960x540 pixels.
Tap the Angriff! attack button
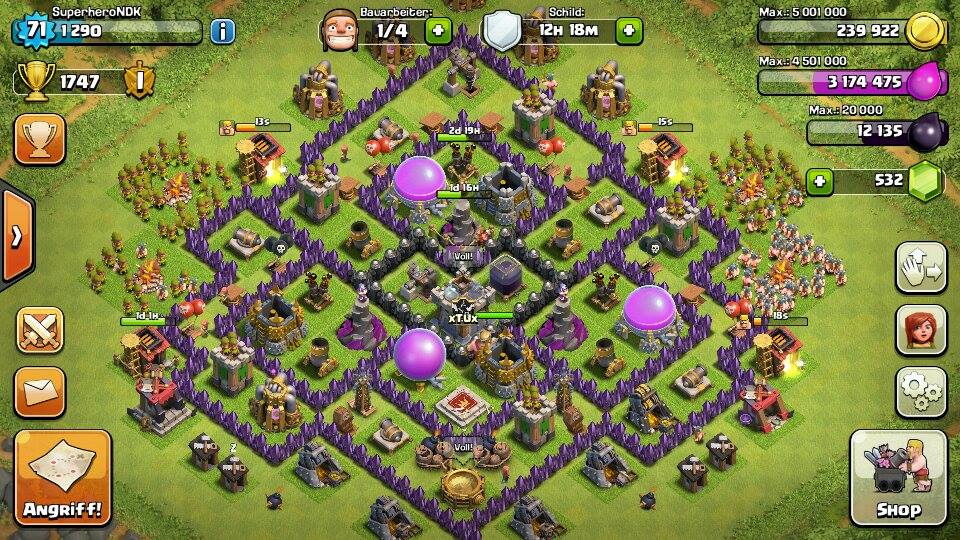(x=62, y=477)
